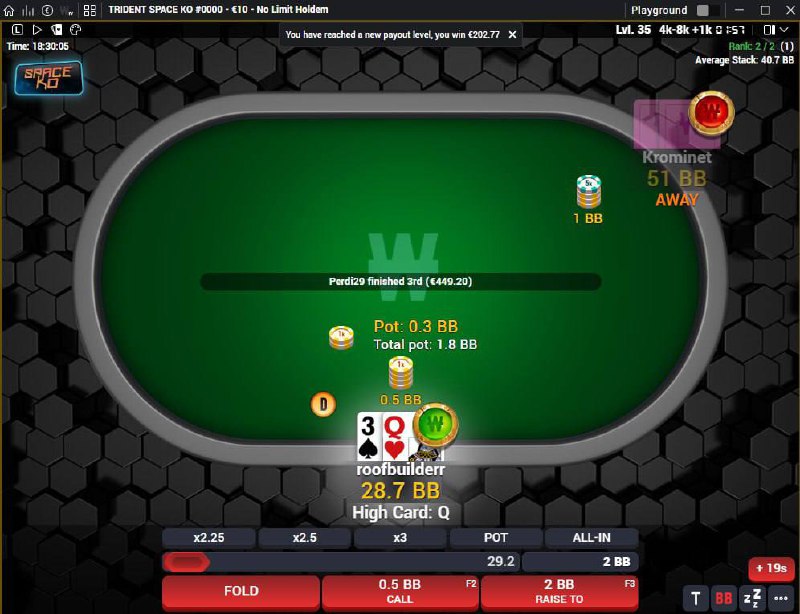Image resolution: width=800 pixels, height=614 pixels.
Task: Open the three-dots more options menu
Action: (x=779, y=598)
